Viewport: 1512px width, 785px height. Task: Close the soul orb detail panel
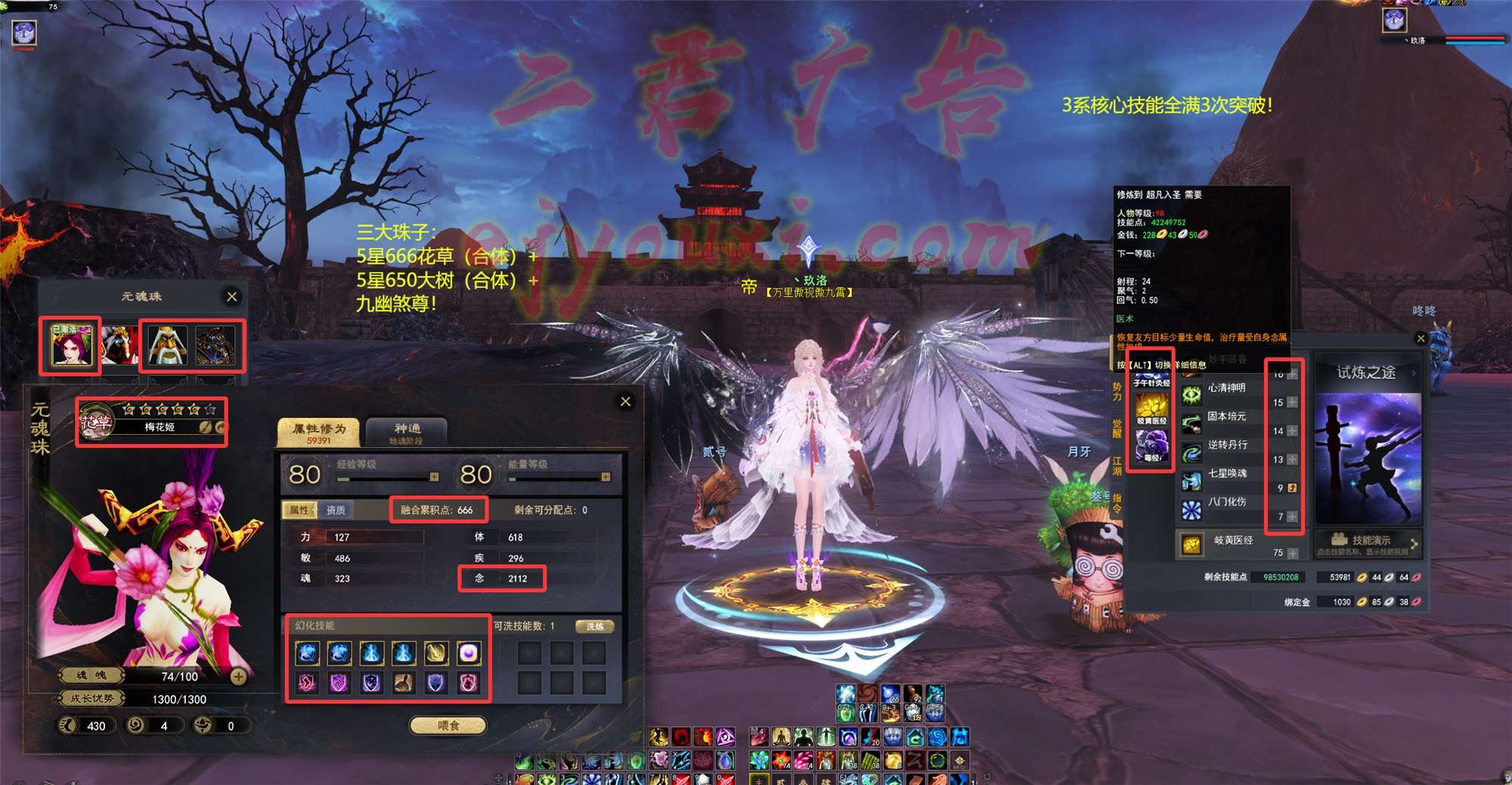[x=625, y=401]
